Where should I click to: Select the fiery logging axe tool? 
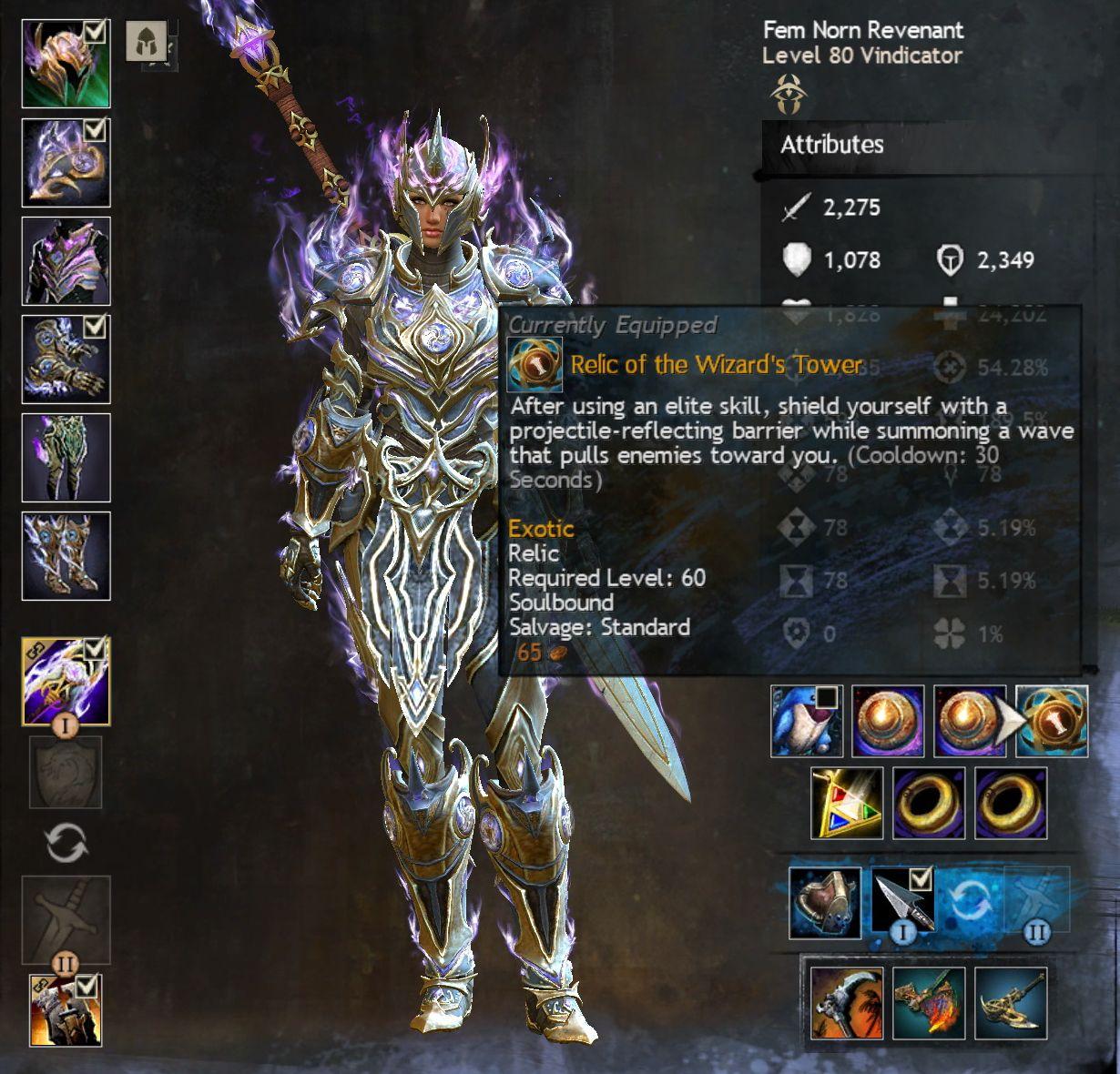pos(929,1003)
